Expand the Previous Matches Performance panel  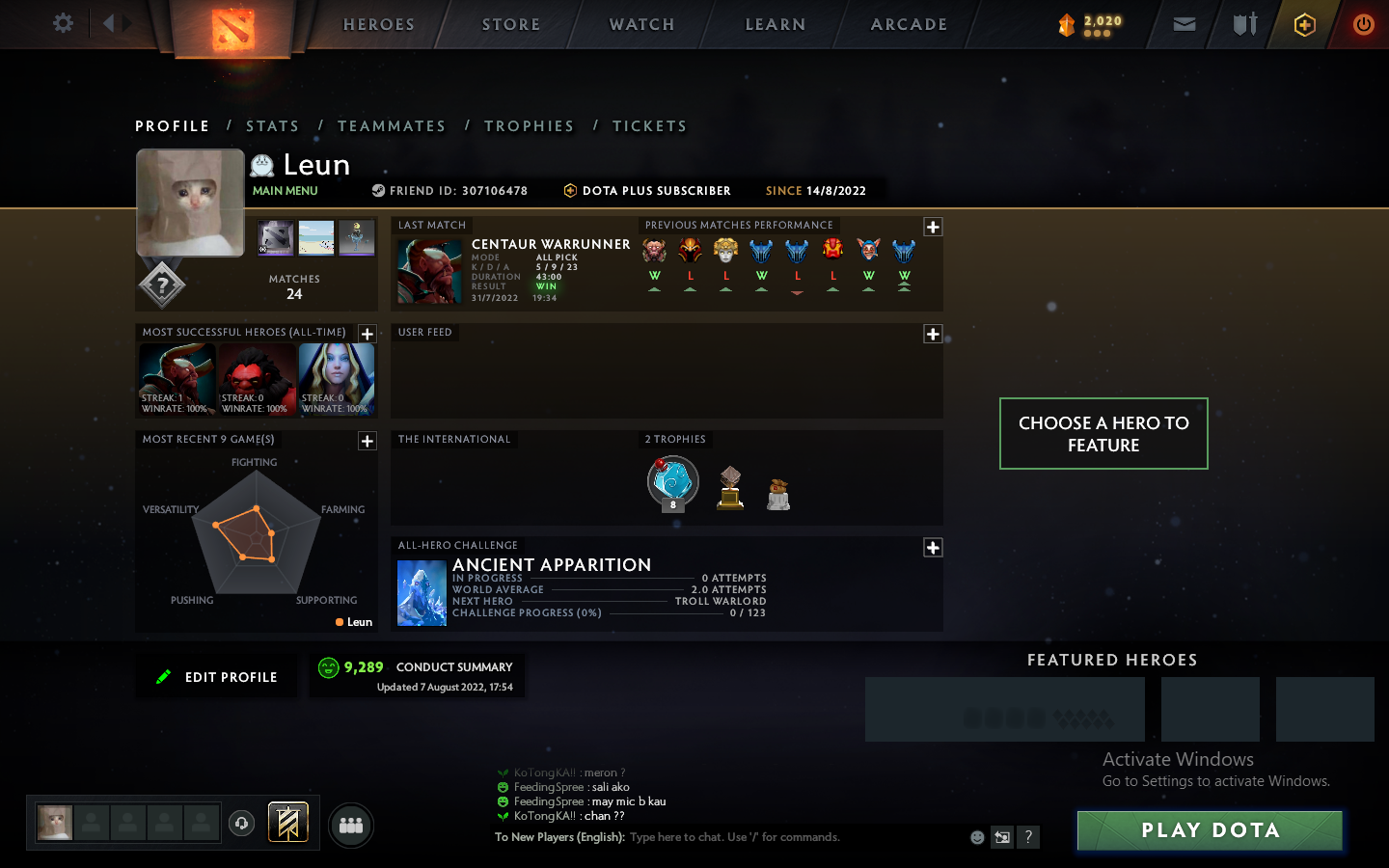933,227
